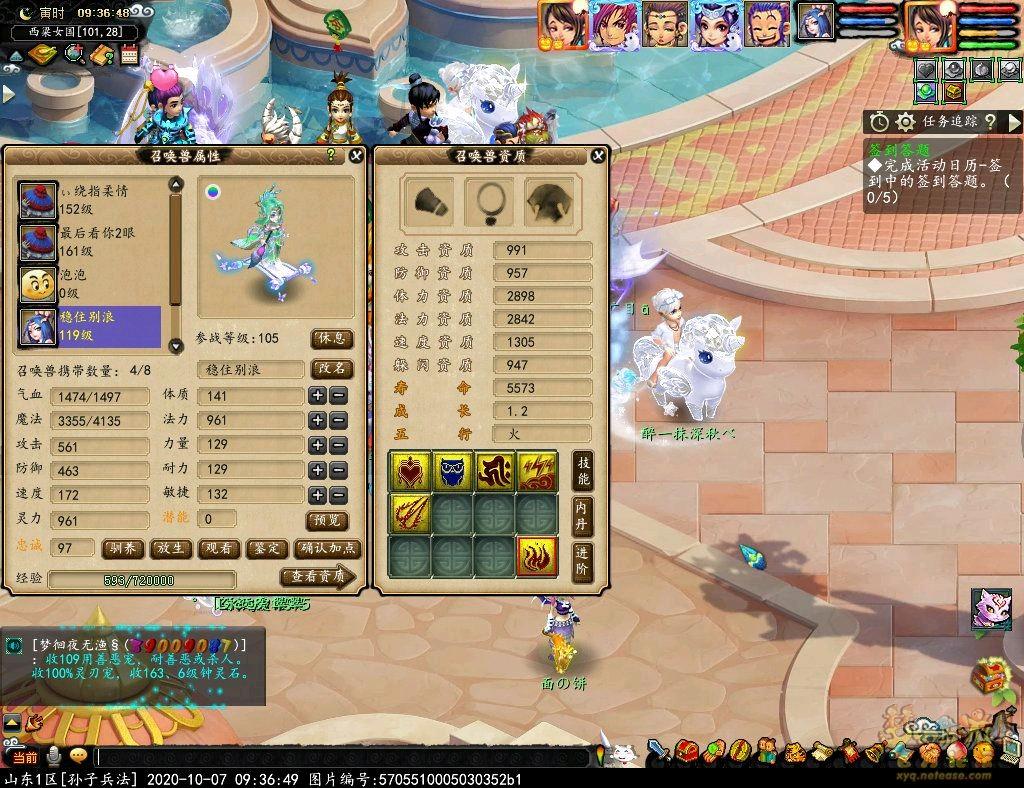Increase 体质 with plus button
The image size is (1024, 788).
pyautogui.click(x=318, y=395)
